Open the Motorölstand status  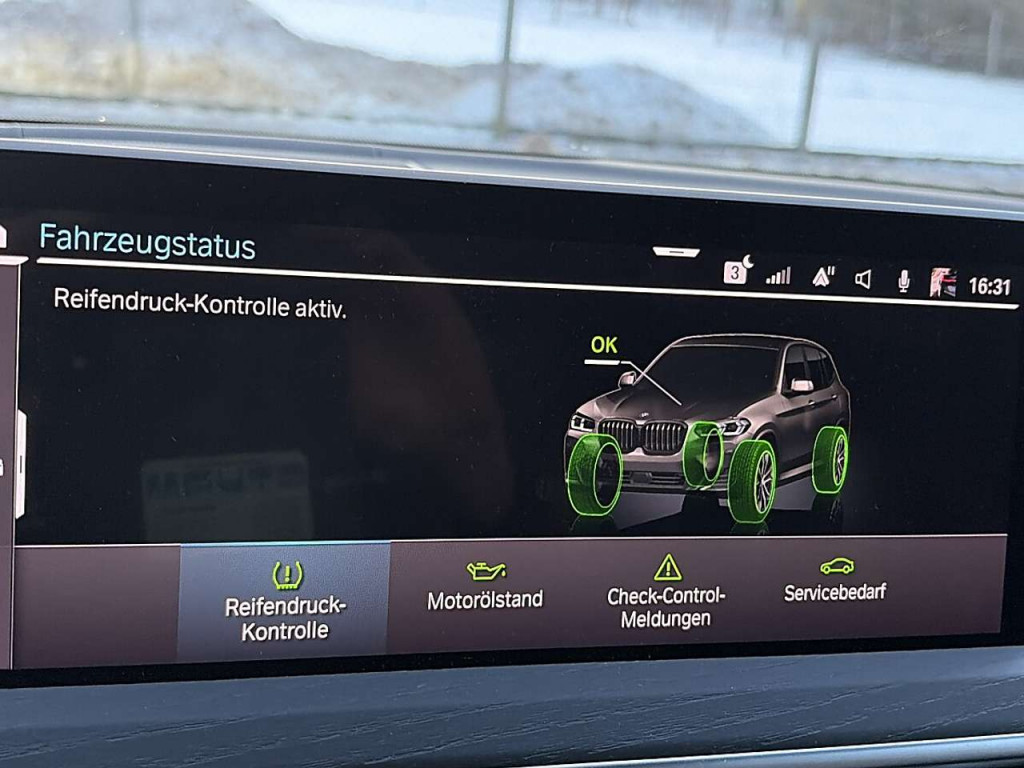pyautogui.click(x=485, y=588)
